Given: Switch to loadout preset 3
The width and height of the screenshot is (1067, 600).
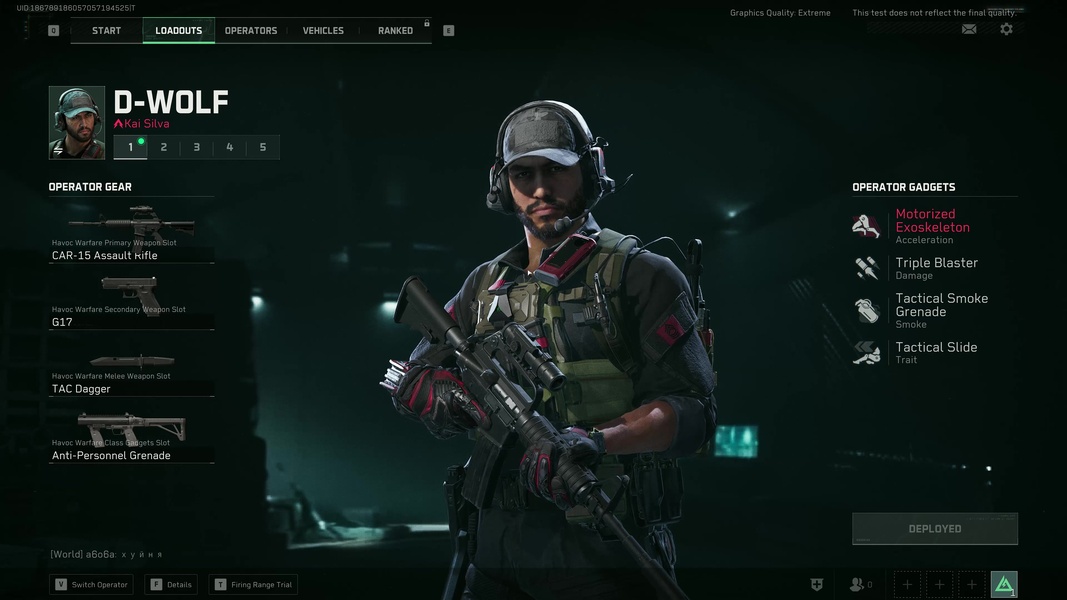Looking at the screenshot, I should pyautogui.click(x=196, y=147).
